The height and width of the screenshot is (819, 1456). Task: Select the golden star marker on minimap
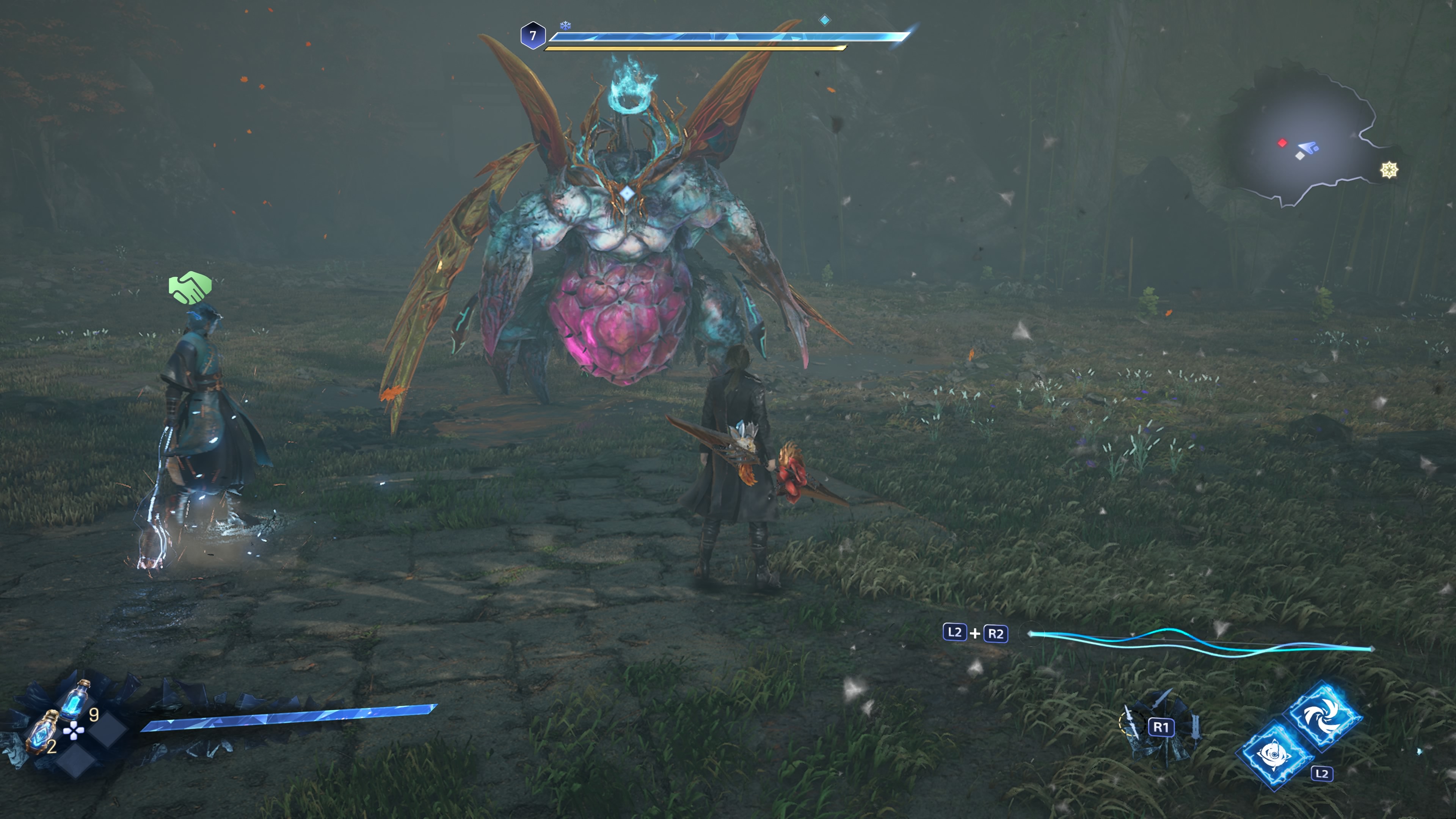tap(1389, 169)
